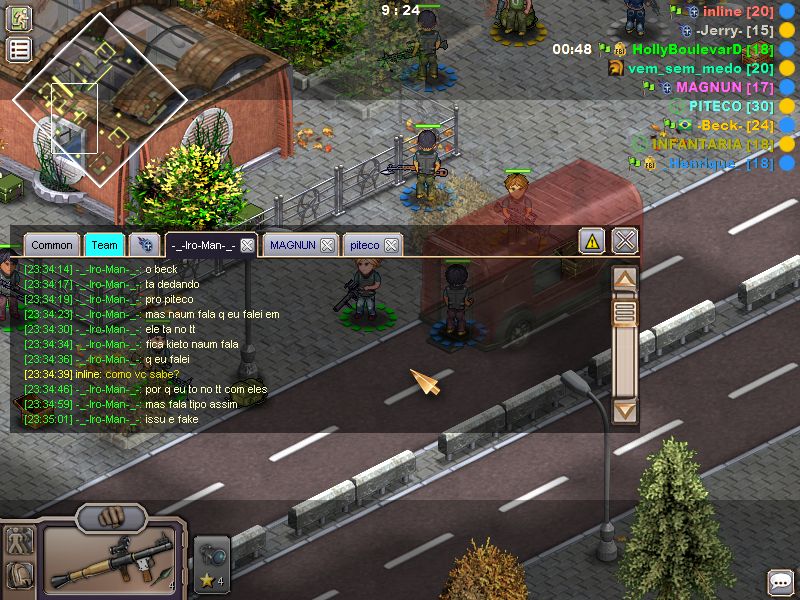Click the chat scroll down arrow

[625, 409]
